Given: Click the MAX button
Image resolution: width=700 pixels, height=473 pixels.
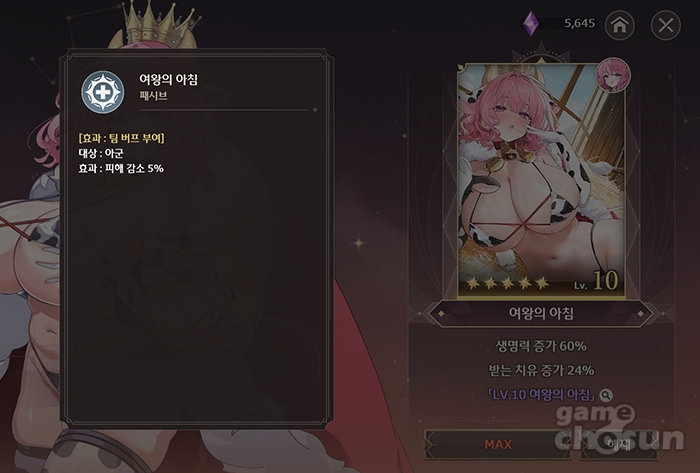Looking at the screenshot, I should (x=497, y=443).
